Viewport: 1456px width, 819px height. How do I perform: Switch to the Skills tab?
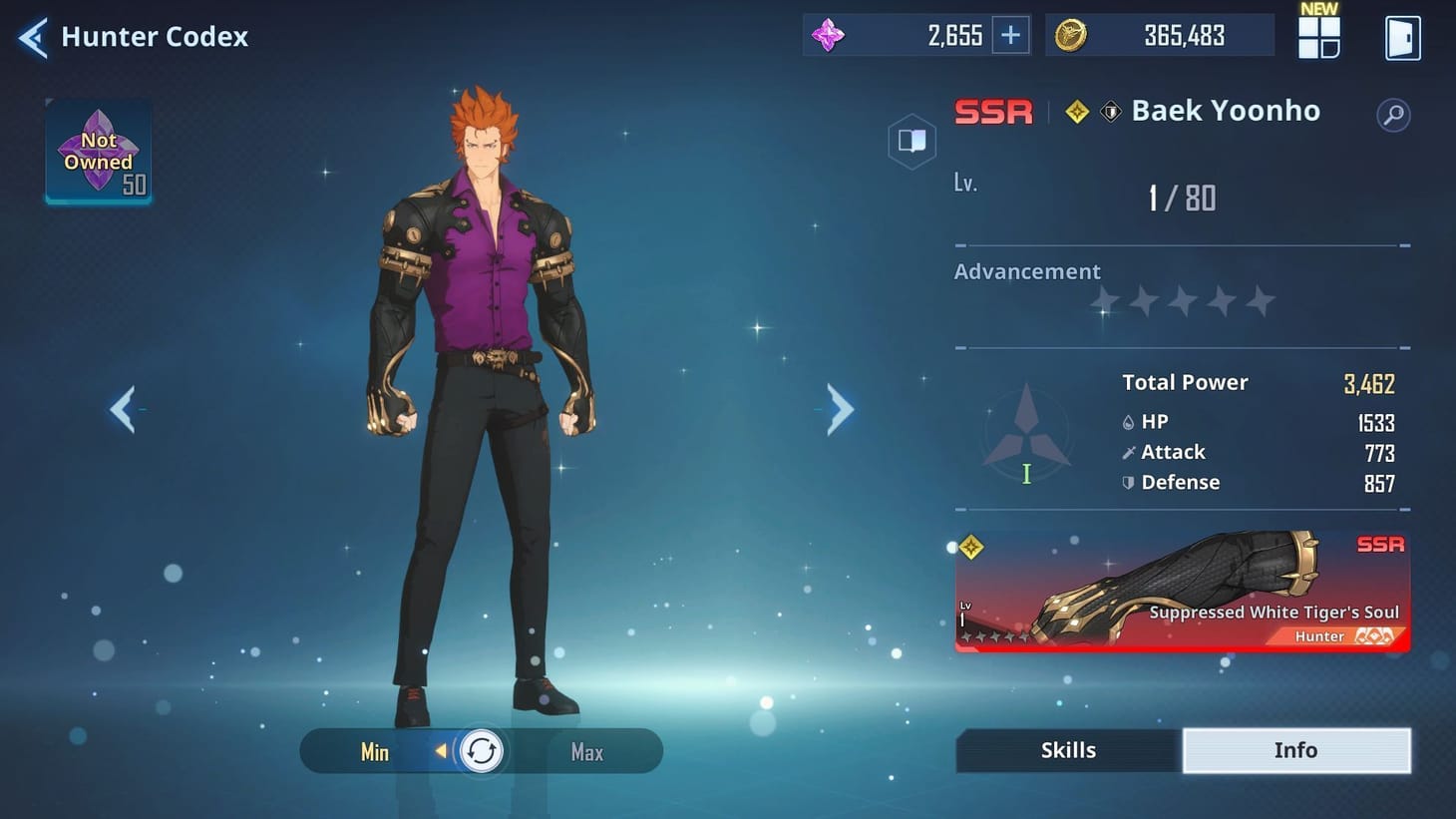1068,750
